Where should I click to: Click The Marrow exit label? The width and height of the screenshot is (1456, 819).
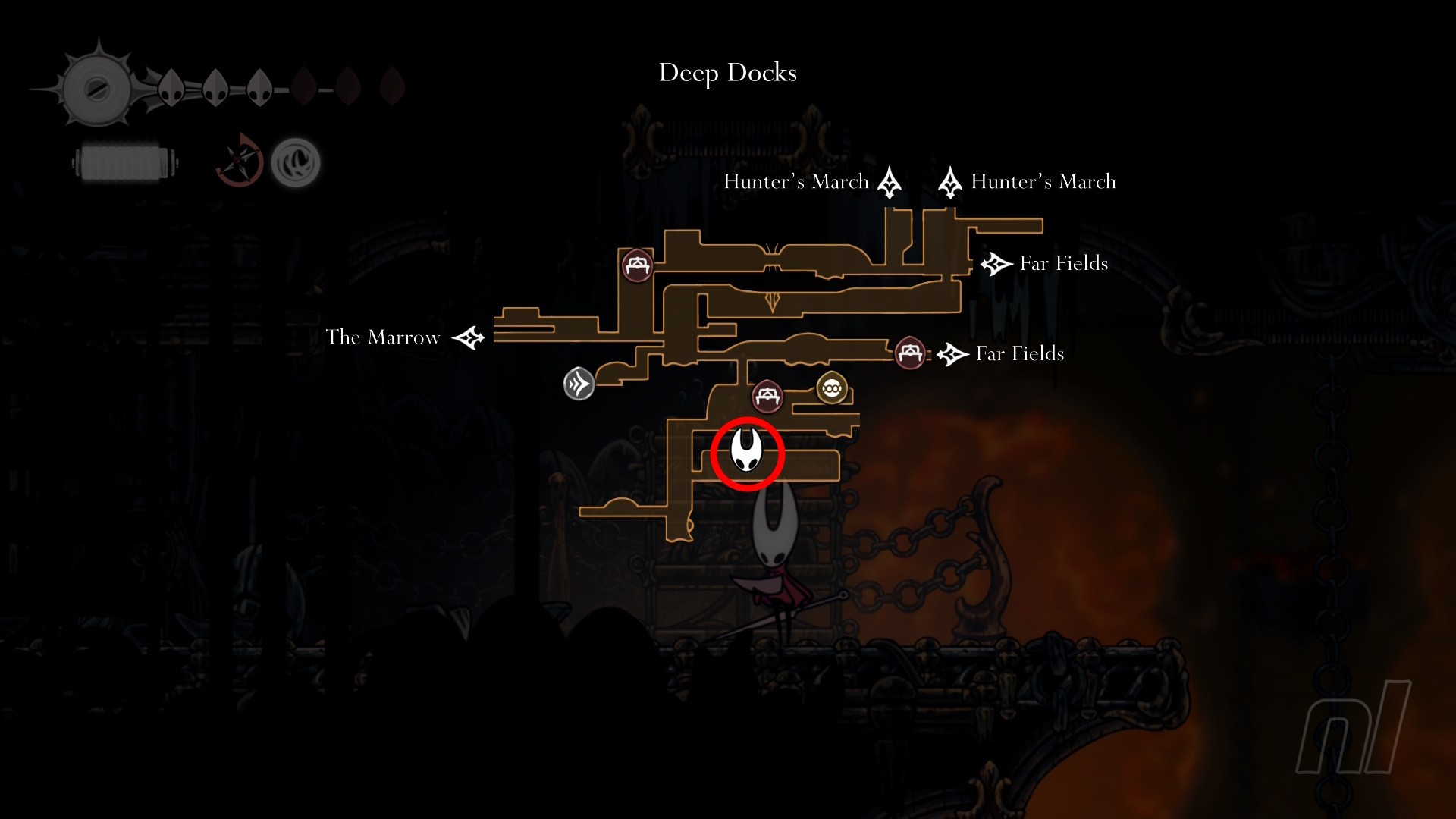click(x=383, y=337)
